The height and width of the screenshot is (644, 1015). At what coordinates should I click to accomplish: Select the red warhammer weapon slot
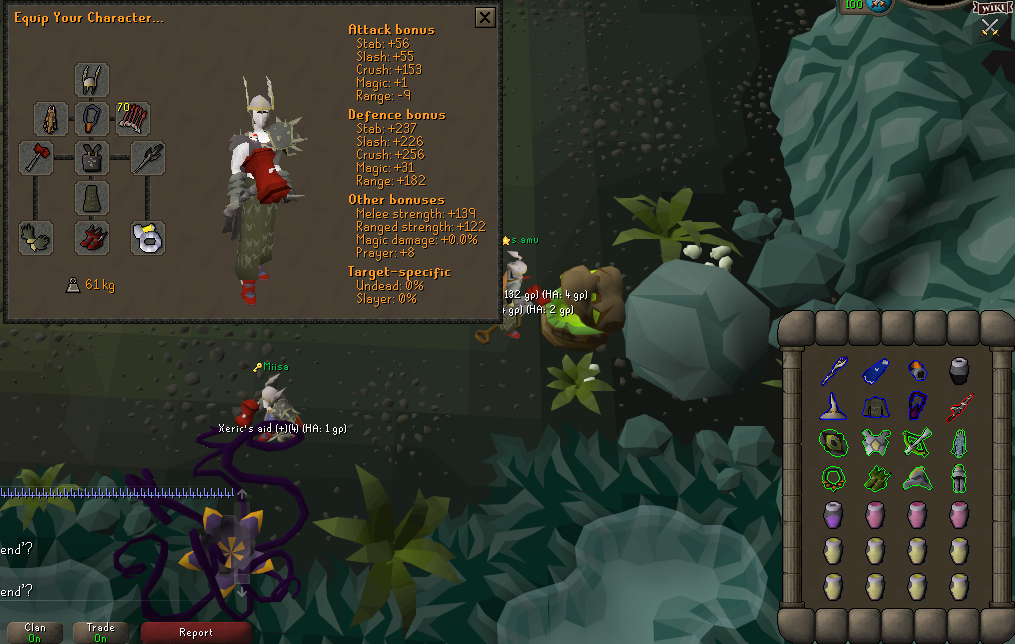click(36, 158)
